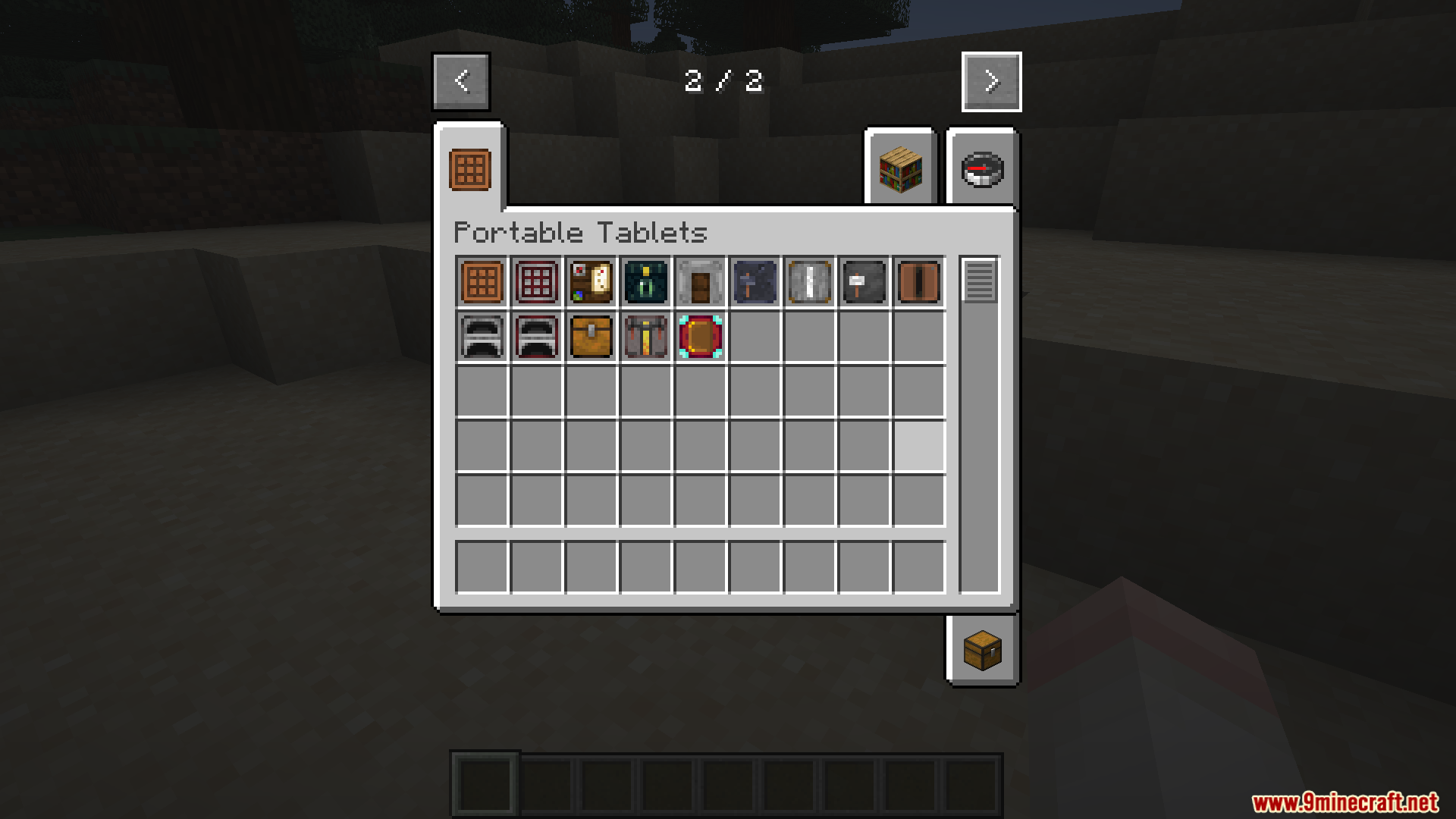Select the orange crafting table tablet
The height and width of the screenshot is (819, 1456).
tap(480, 282)
